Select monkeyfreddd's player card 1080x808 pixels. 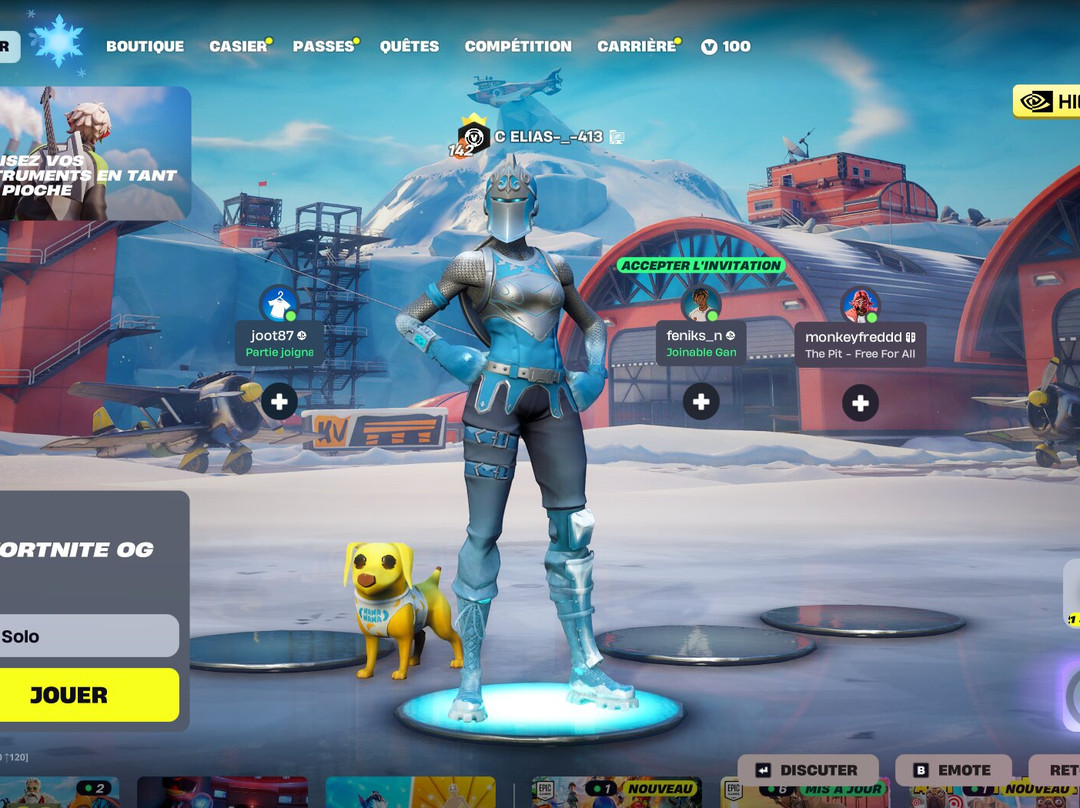point(860,343)
